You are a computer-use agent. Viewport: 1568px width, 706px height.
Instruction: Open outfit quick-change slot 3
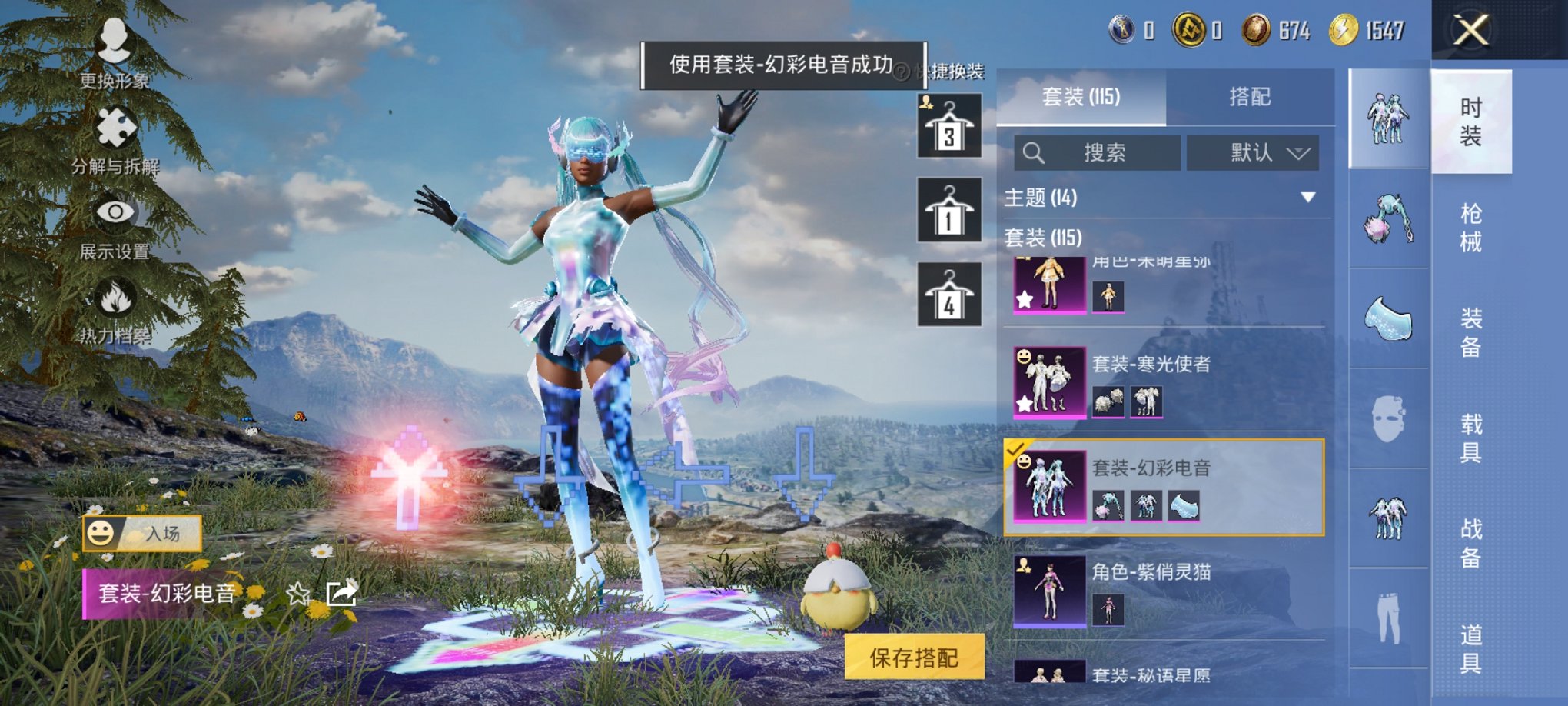pyautogui.click(x=951, y=127)
